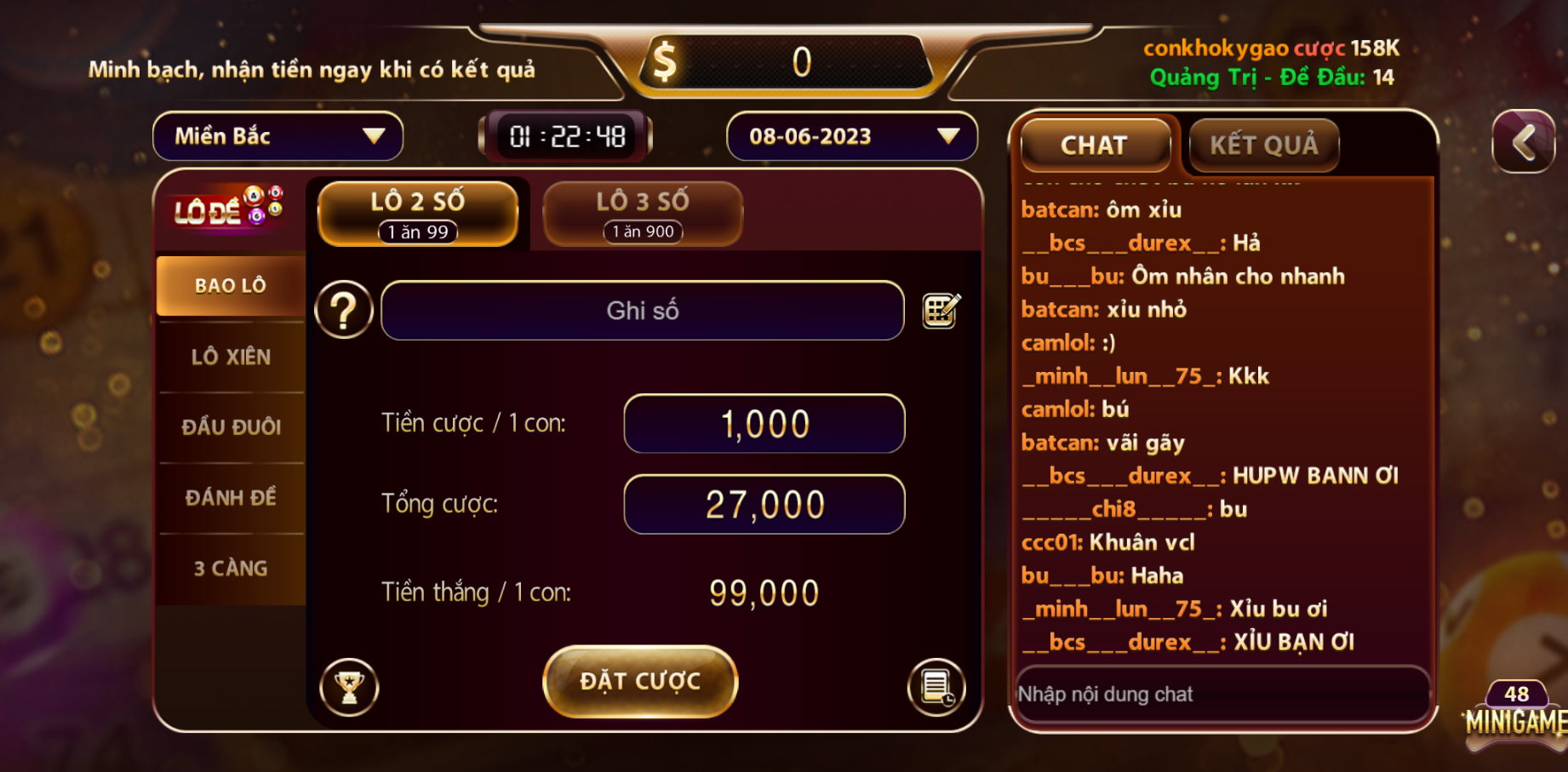Screen dimensions: 1568x772
Task: Open the bet history list icon
Action: [x=936, y=687]
